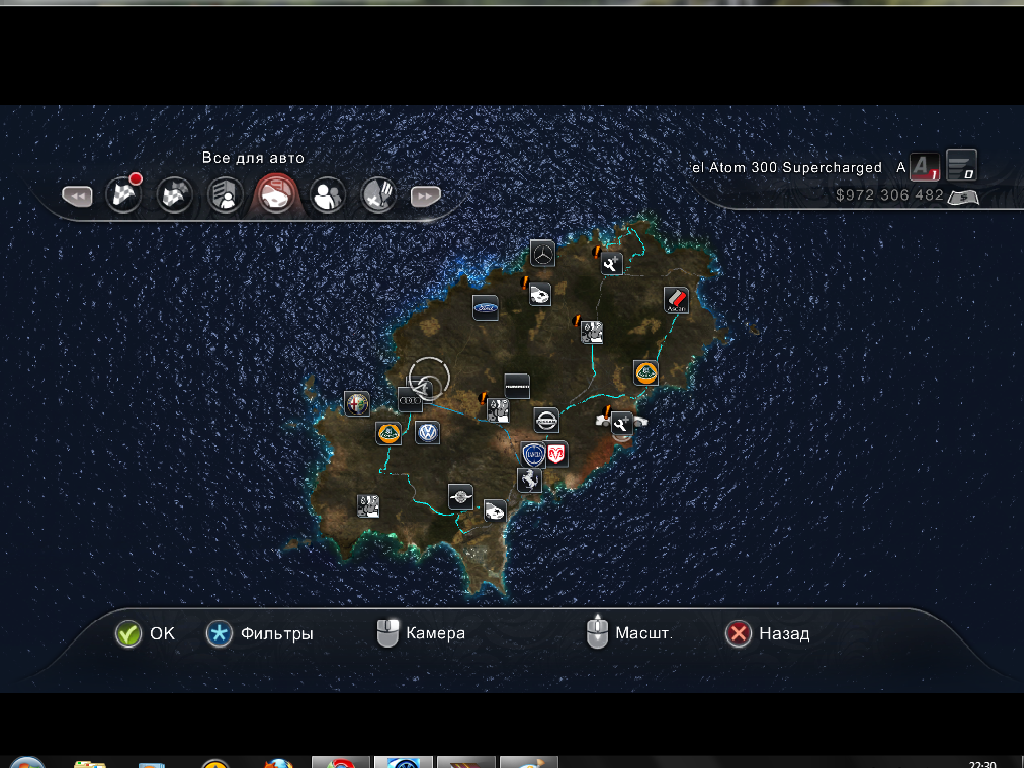Viewport: 1024px width, 768px height.
Task: Choose the Mercedes dealership map marker
Action: click(x=542, y=253)
